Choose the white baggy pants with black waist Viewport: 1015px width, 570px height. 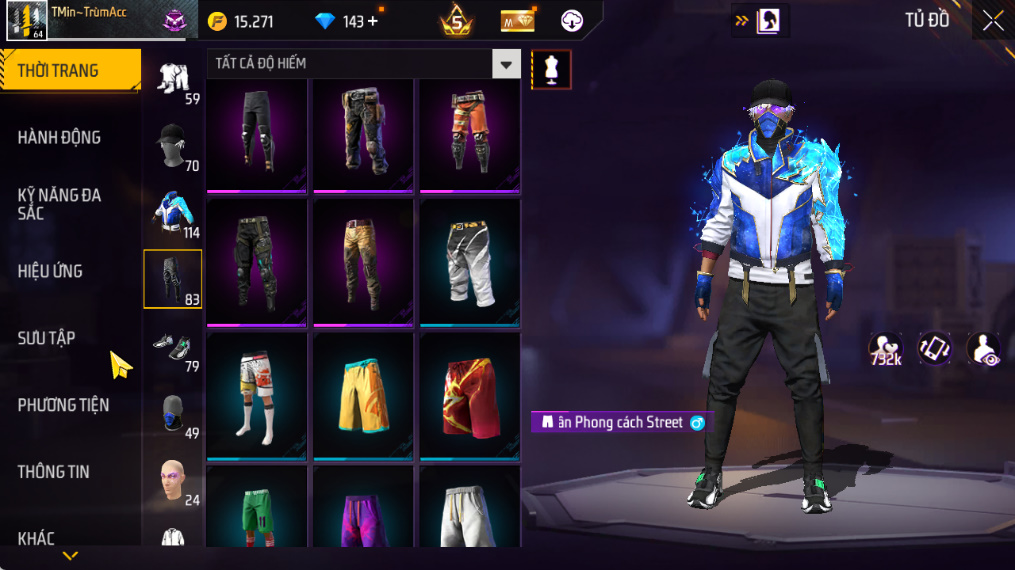[x=469, y=262]
